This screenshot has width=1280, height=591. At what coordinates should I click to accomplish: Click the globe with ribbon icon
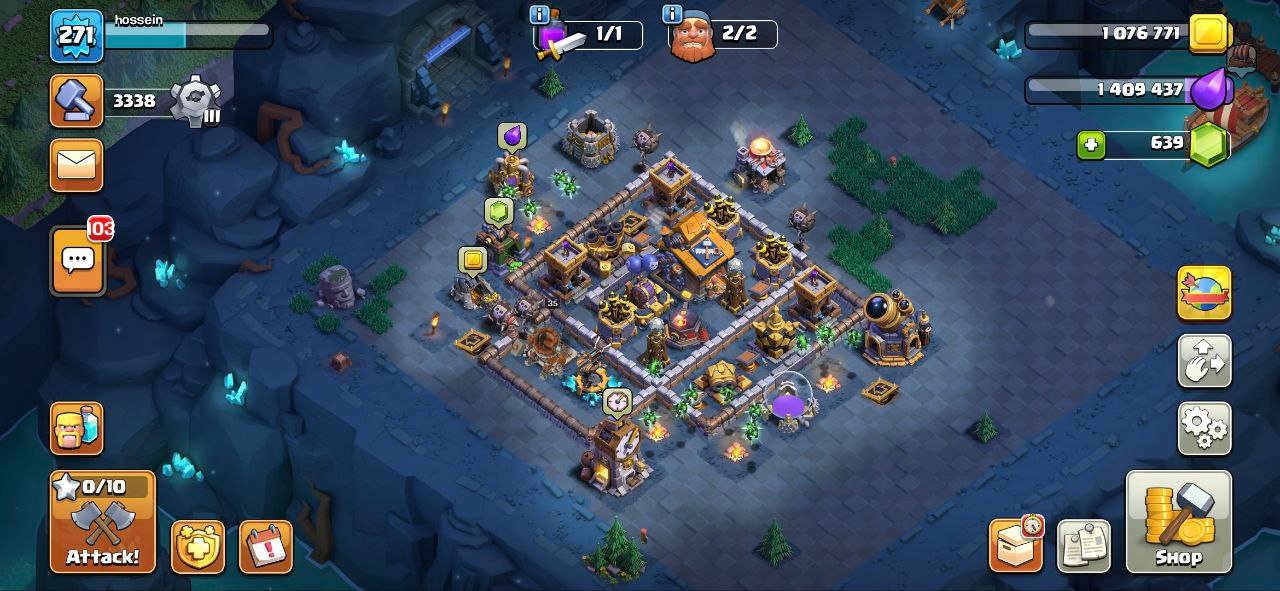(x=1204, y=293)
